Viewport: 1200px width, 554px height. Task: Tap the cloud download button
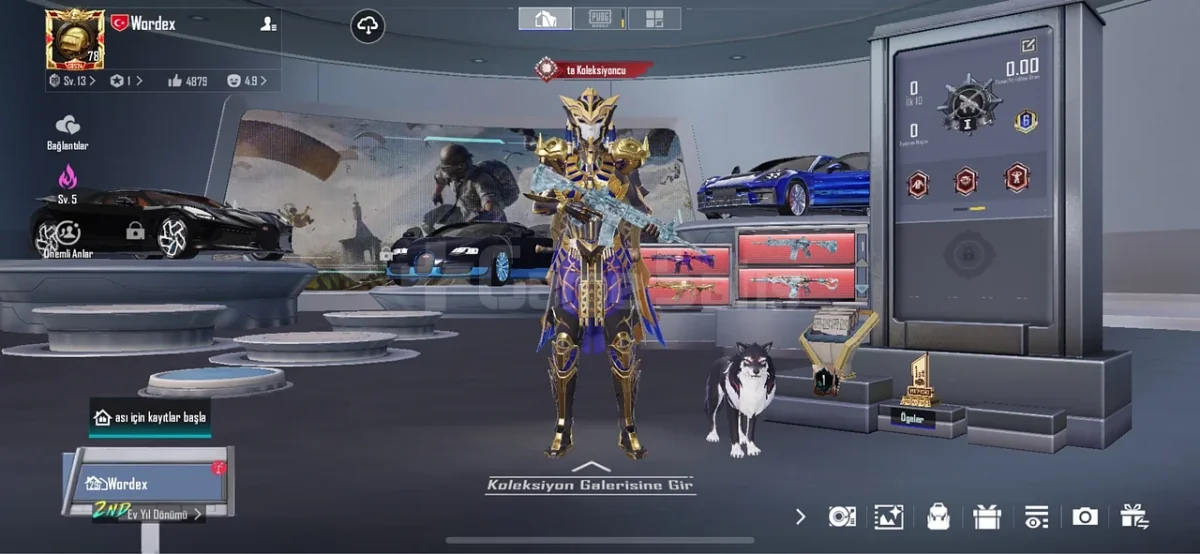pos(368,26)
